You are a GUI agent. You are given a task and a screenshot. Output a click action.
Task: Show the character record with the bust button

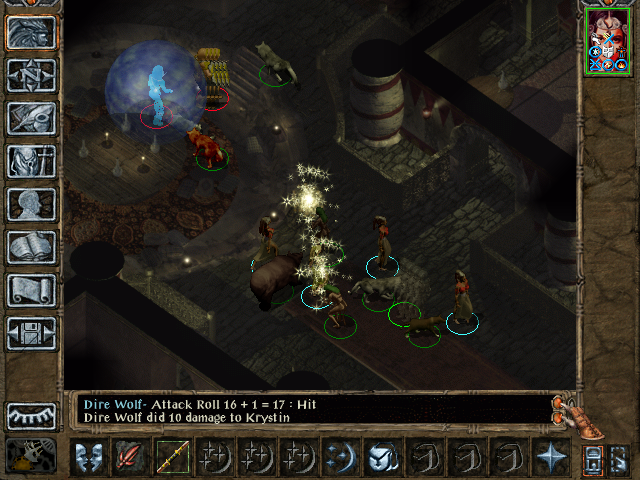(31, 204)
